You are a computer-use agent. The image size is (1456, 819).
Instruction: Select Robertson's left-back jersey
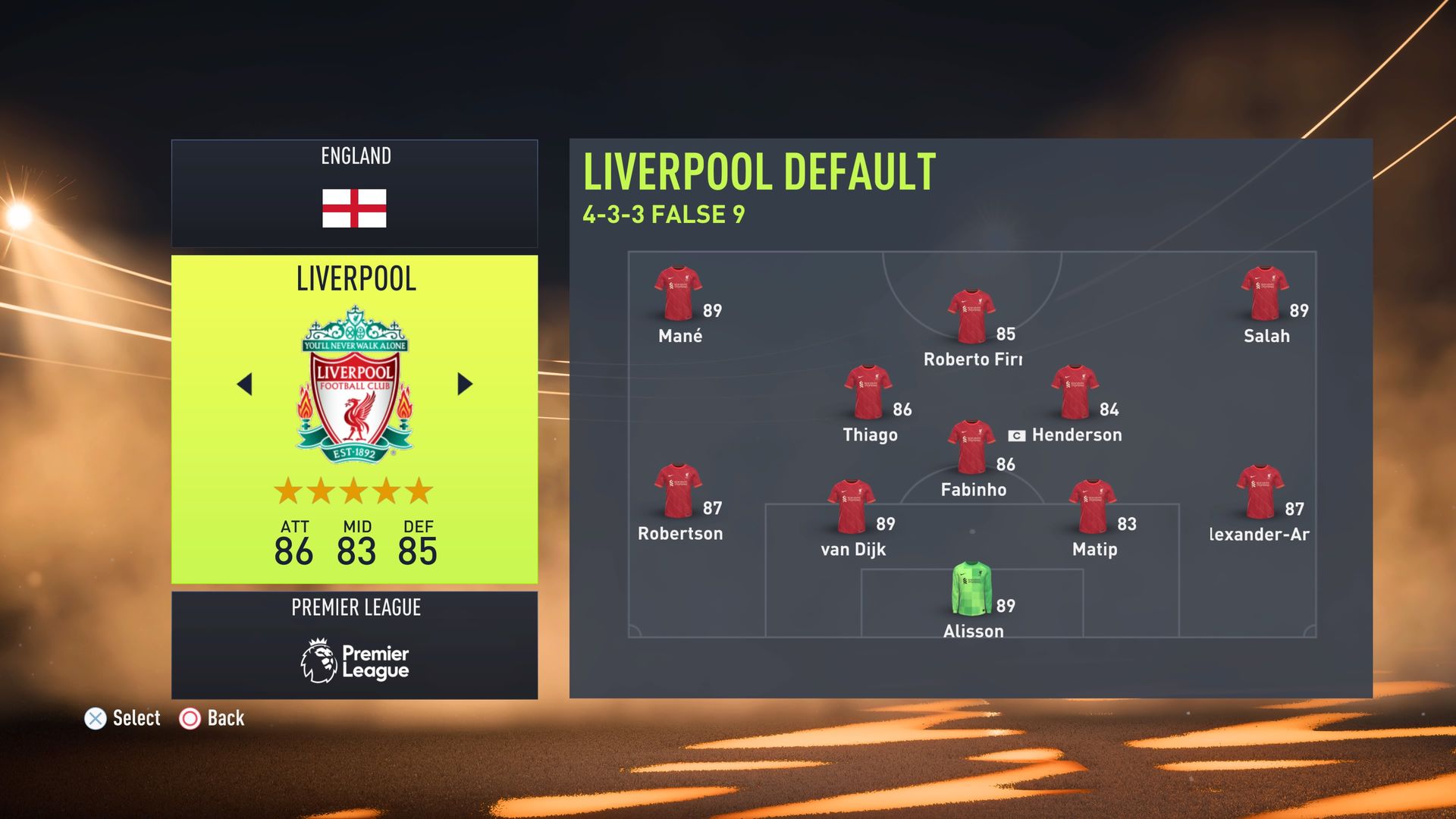coord(679,489)
